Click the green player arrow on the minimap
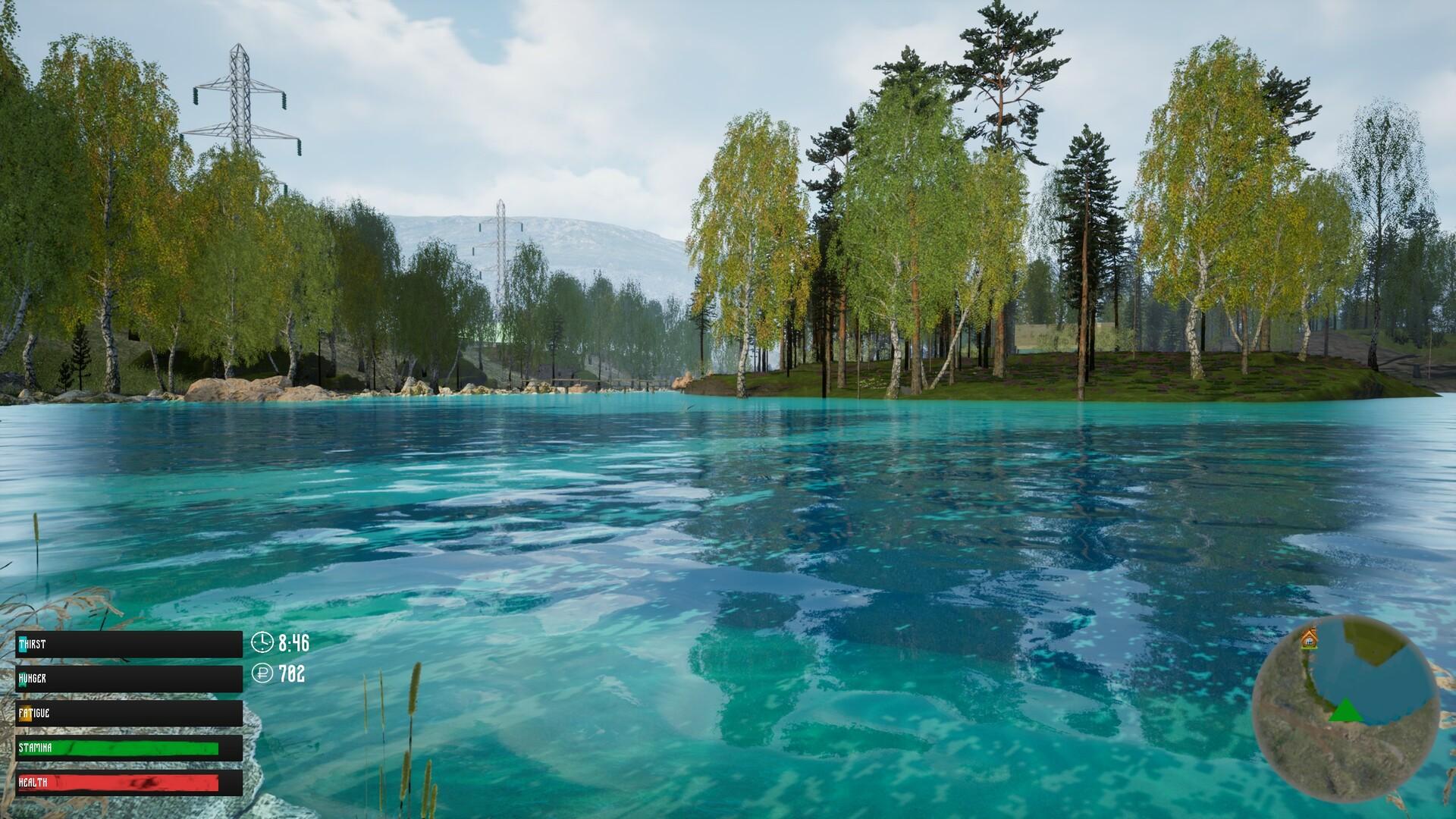 1346,710
